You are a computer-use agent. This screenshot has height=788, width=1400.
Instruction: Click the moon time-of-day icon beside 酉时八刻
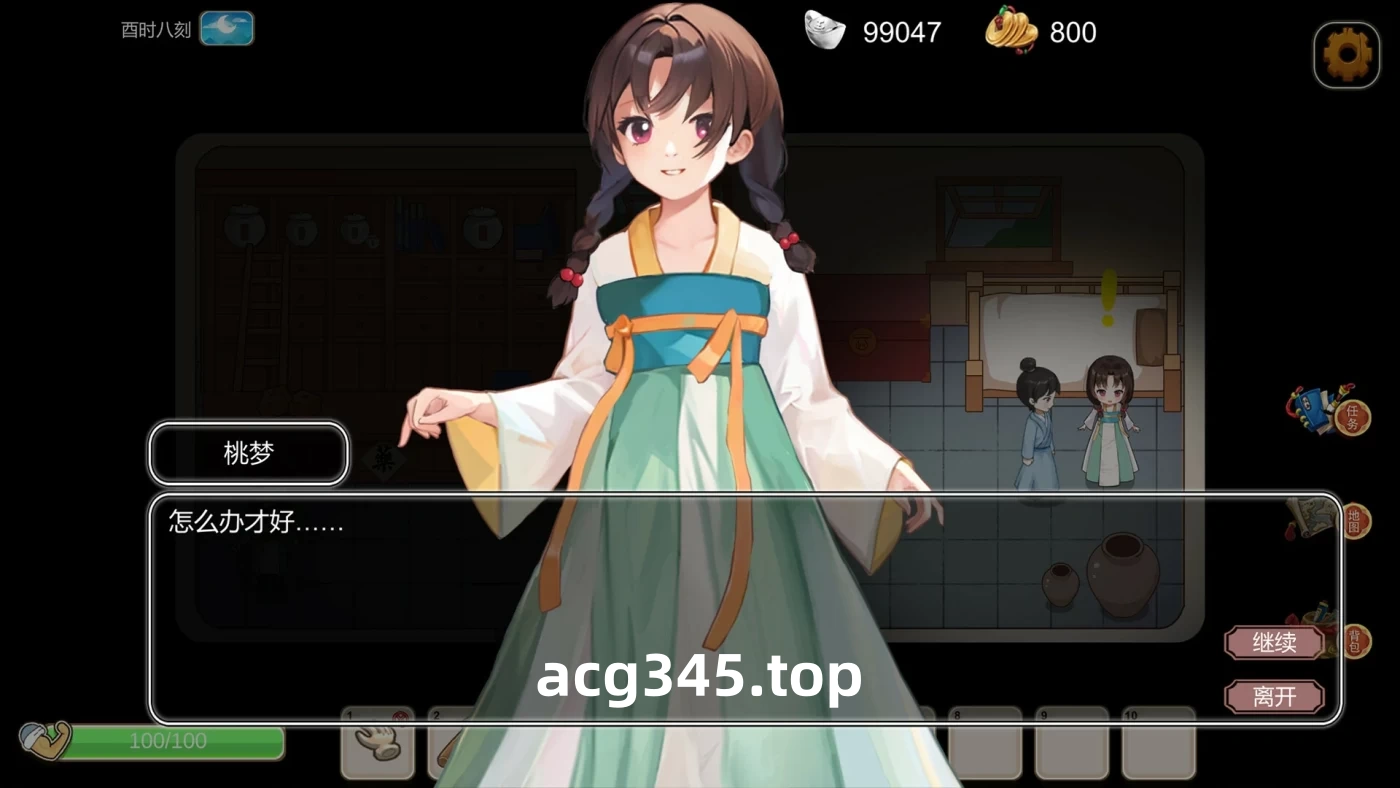coord(228,28)
